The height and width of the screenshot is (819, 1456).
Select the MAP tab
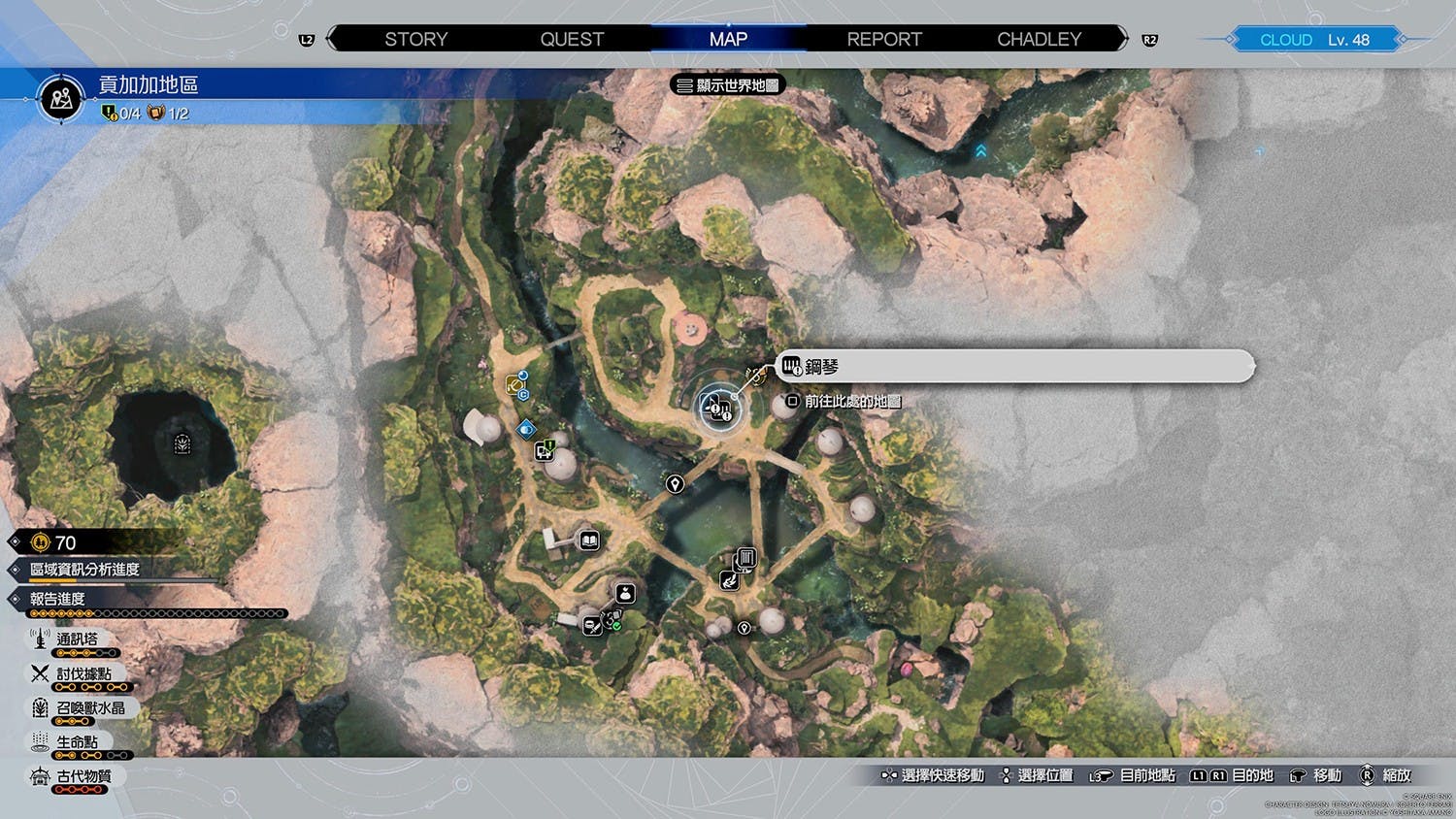click(x=728, y=39)
